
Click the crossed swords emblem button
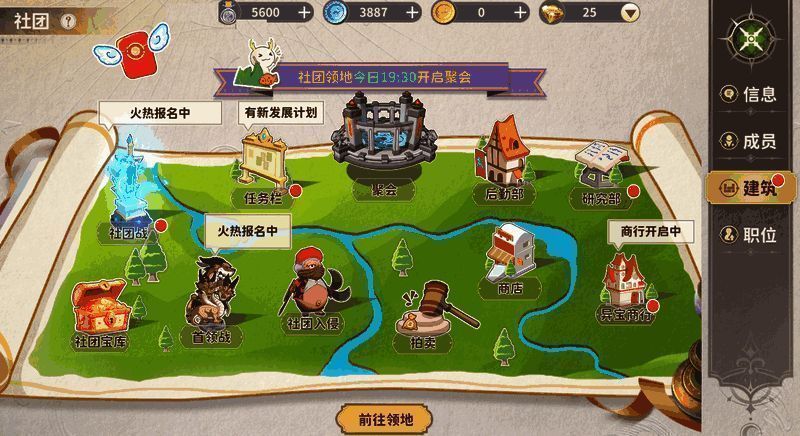(749, 39)
